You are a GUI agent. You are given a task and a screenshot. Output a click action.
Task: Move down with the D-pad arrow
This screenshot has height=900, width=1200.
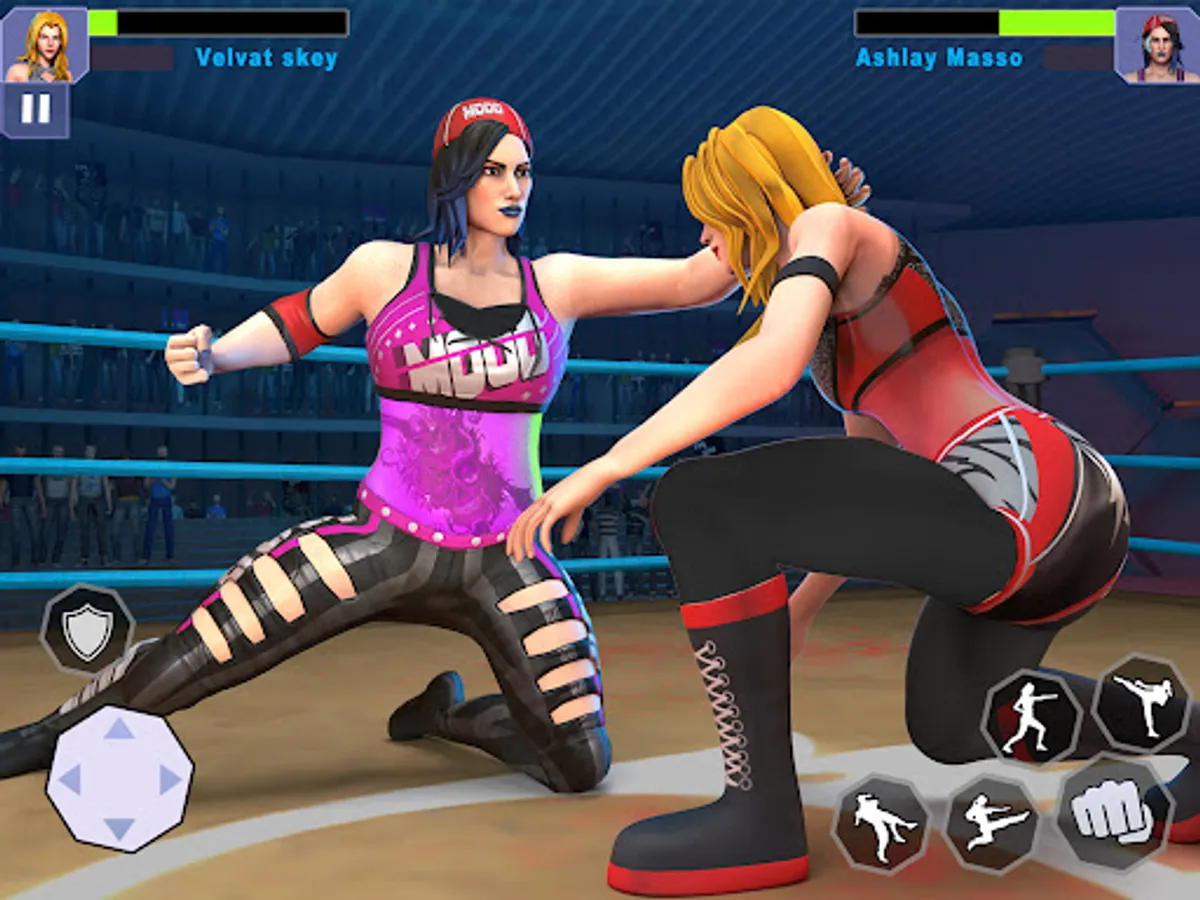[x=119, y=828]
